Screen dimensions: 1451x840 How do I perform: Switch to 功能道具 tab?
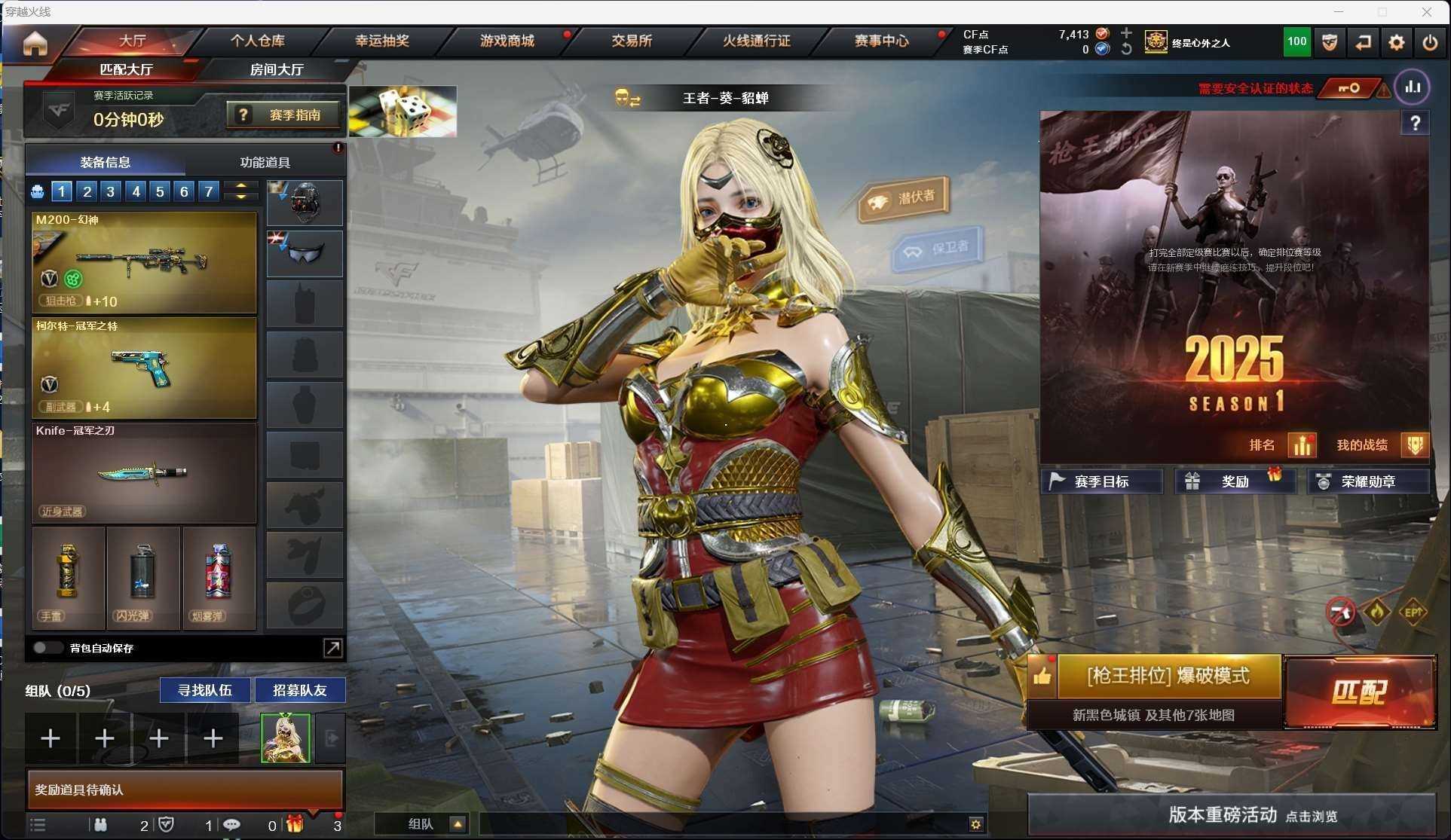pyautogui.click(x=265, y=162)
